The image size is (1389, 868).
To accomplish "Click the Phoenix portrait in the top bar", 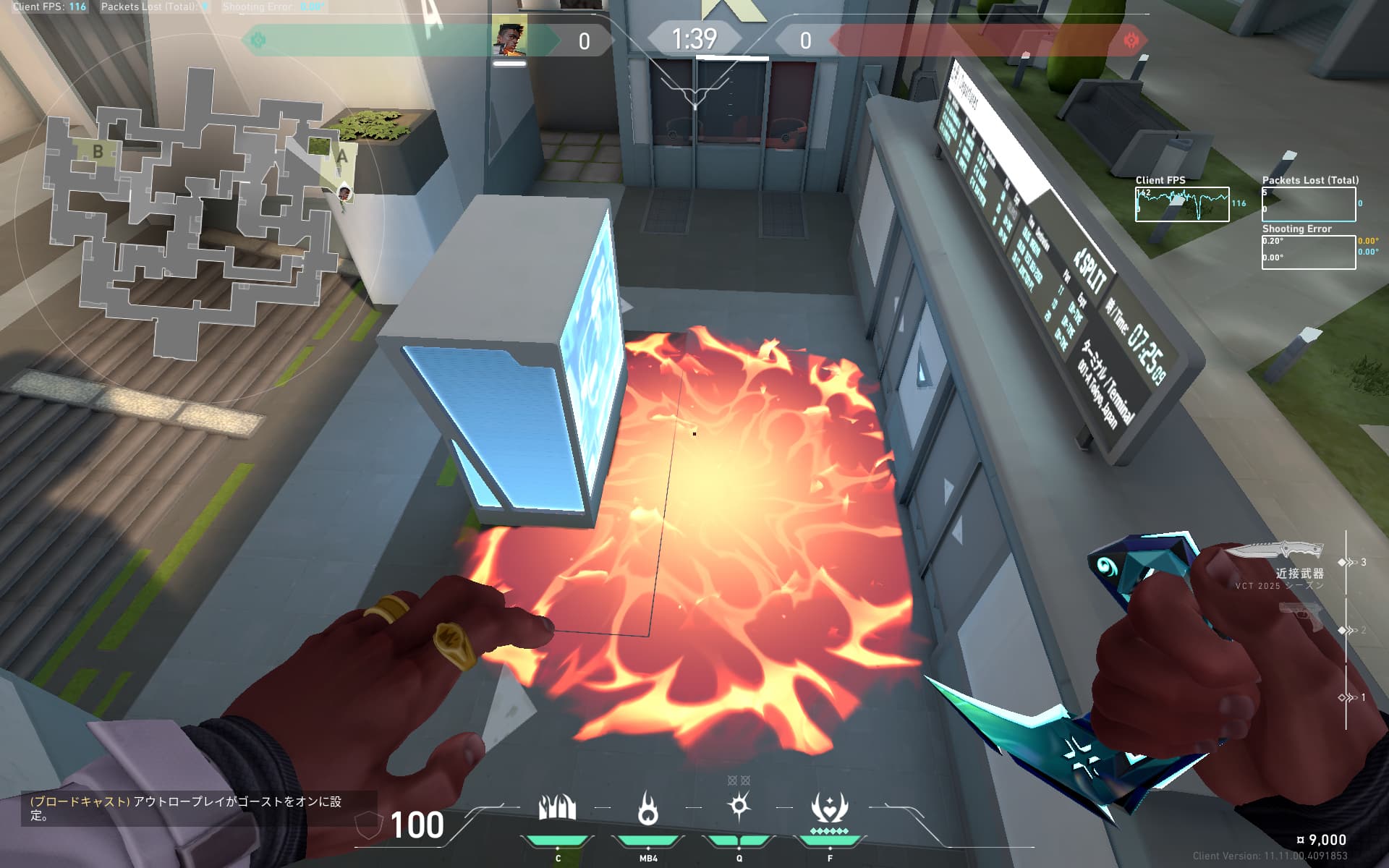I will (x=509, y=39).
